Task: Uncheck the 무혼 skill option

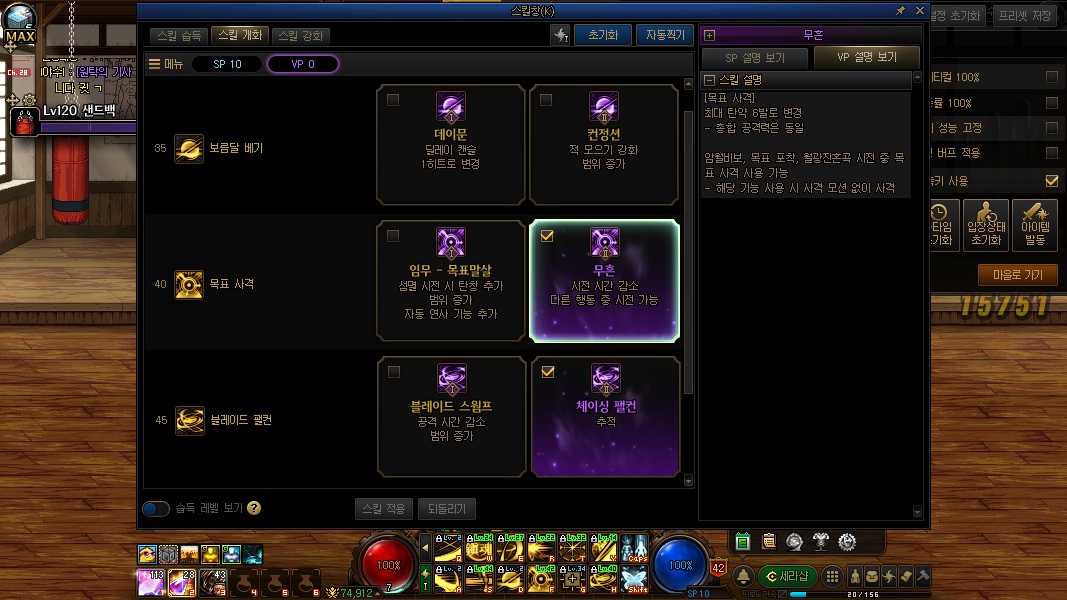Action: (x=546, y=236)
